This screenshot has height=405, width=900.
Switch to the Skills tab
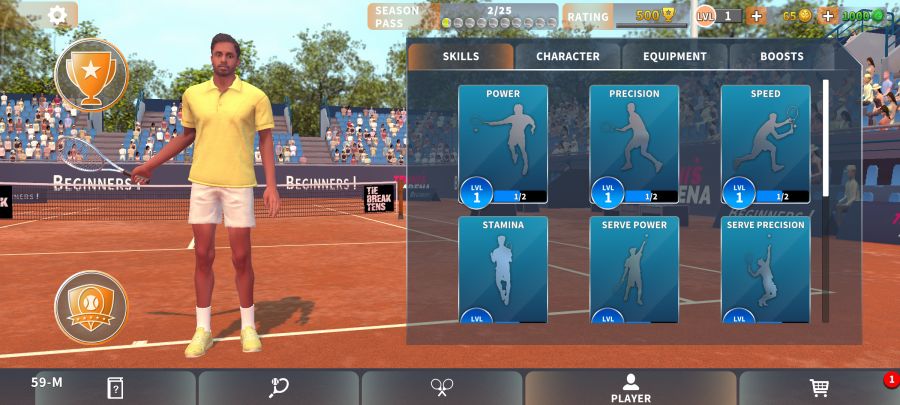[x=461, y=56]
